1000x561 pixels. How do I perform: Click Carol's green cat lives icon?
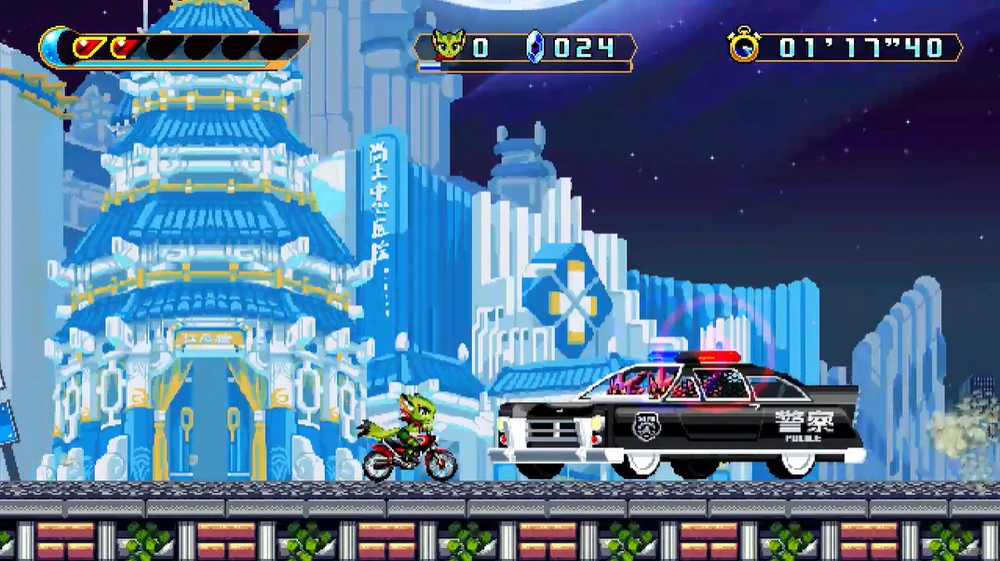(448, 46)
